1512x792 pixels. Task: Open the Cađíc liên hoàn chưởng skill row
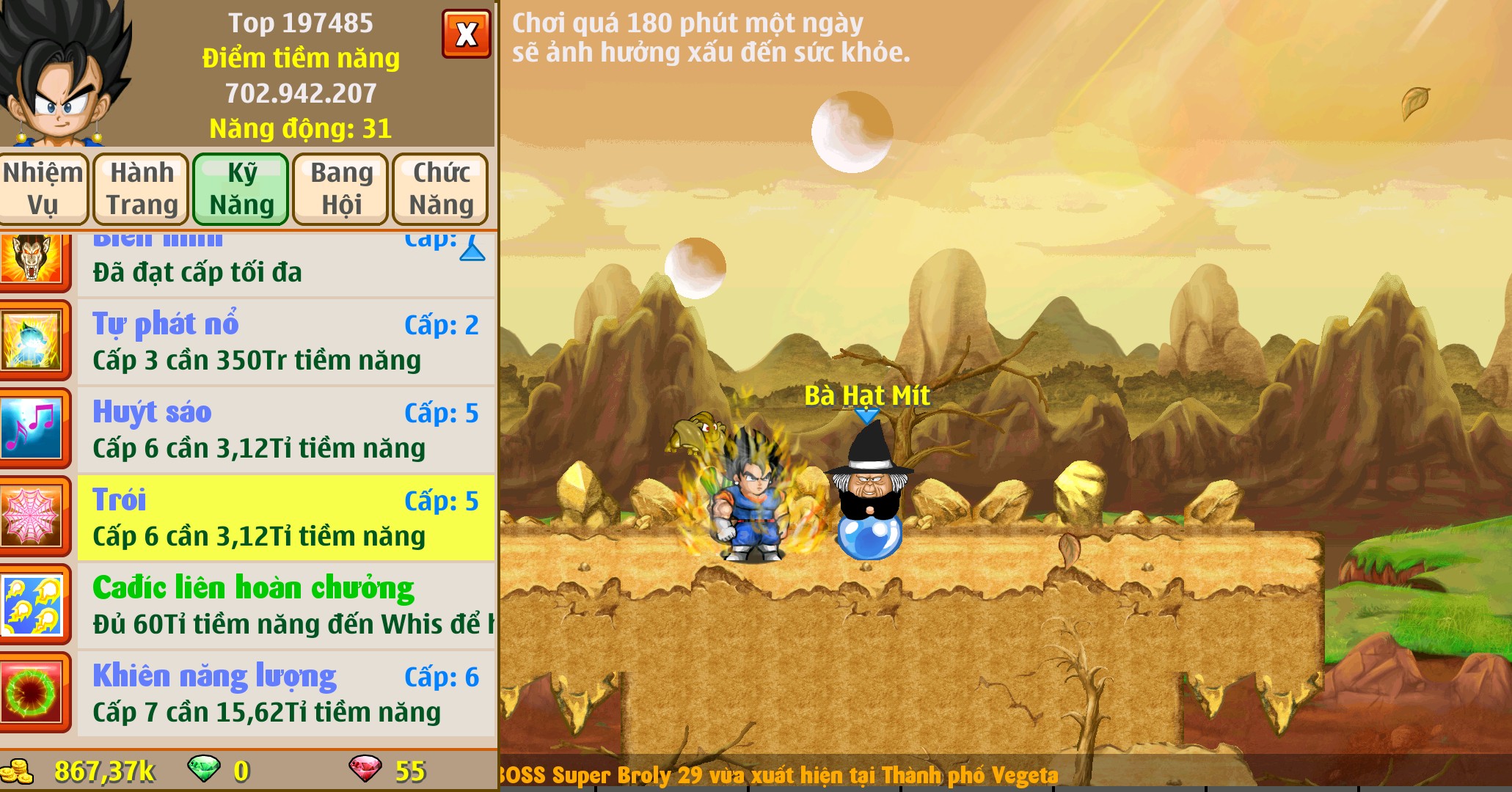coord(286,606)
